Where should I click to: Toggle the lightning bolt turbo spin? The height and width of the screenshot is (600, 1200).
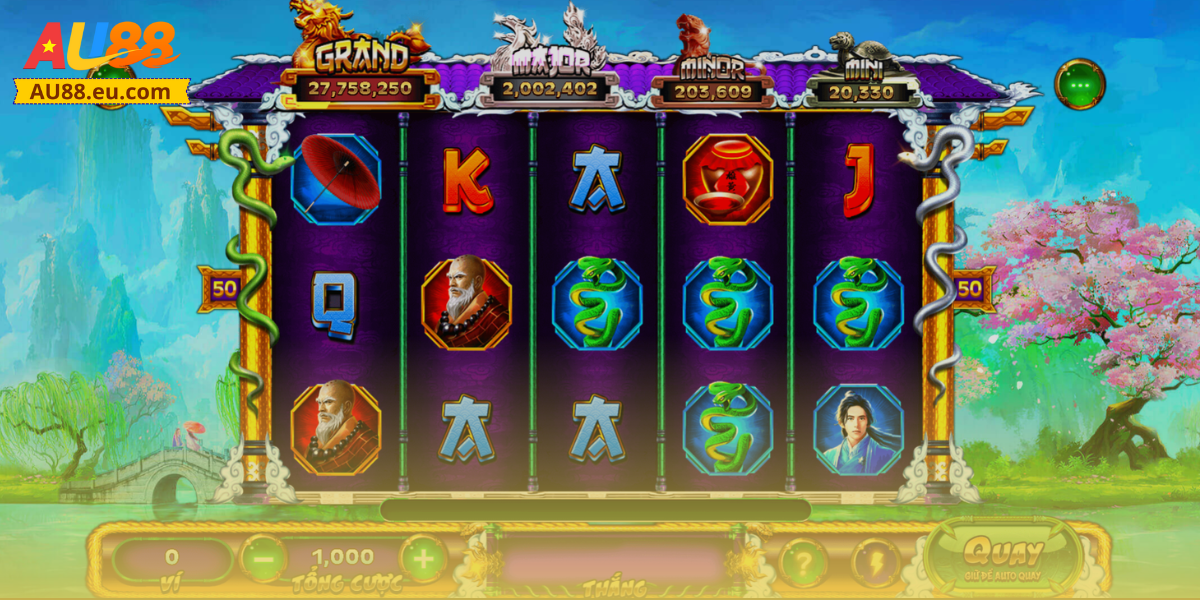tap(876, 562)
